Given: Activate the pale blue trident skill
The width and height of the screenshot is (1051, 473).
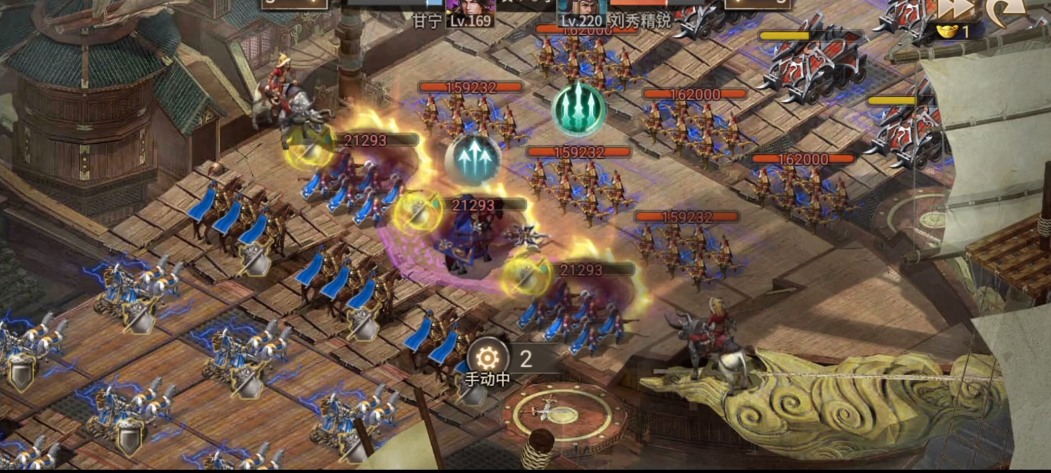Looking at the screenshot, I should click(473, 160).
